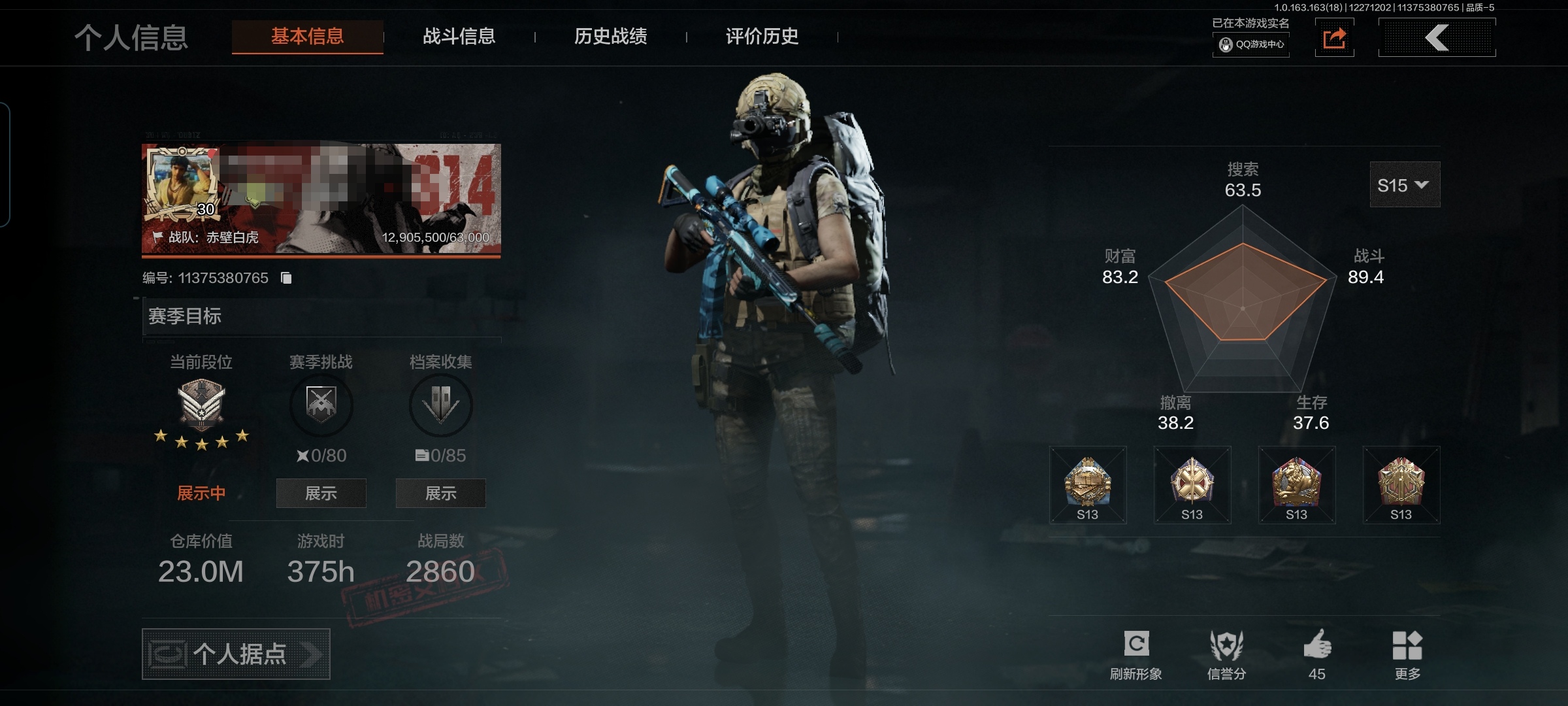Refresh character appearance with 刷新形象

pos(1136,654)
